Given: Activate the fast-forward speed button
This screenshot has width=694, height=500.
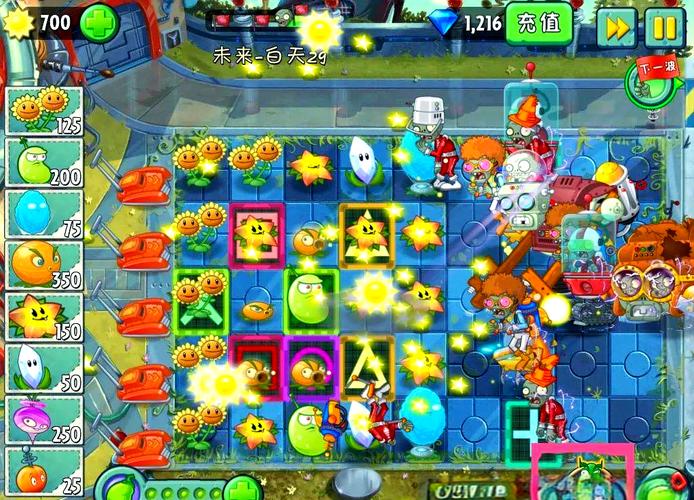Looking at the screenshot, I should 616,26.
